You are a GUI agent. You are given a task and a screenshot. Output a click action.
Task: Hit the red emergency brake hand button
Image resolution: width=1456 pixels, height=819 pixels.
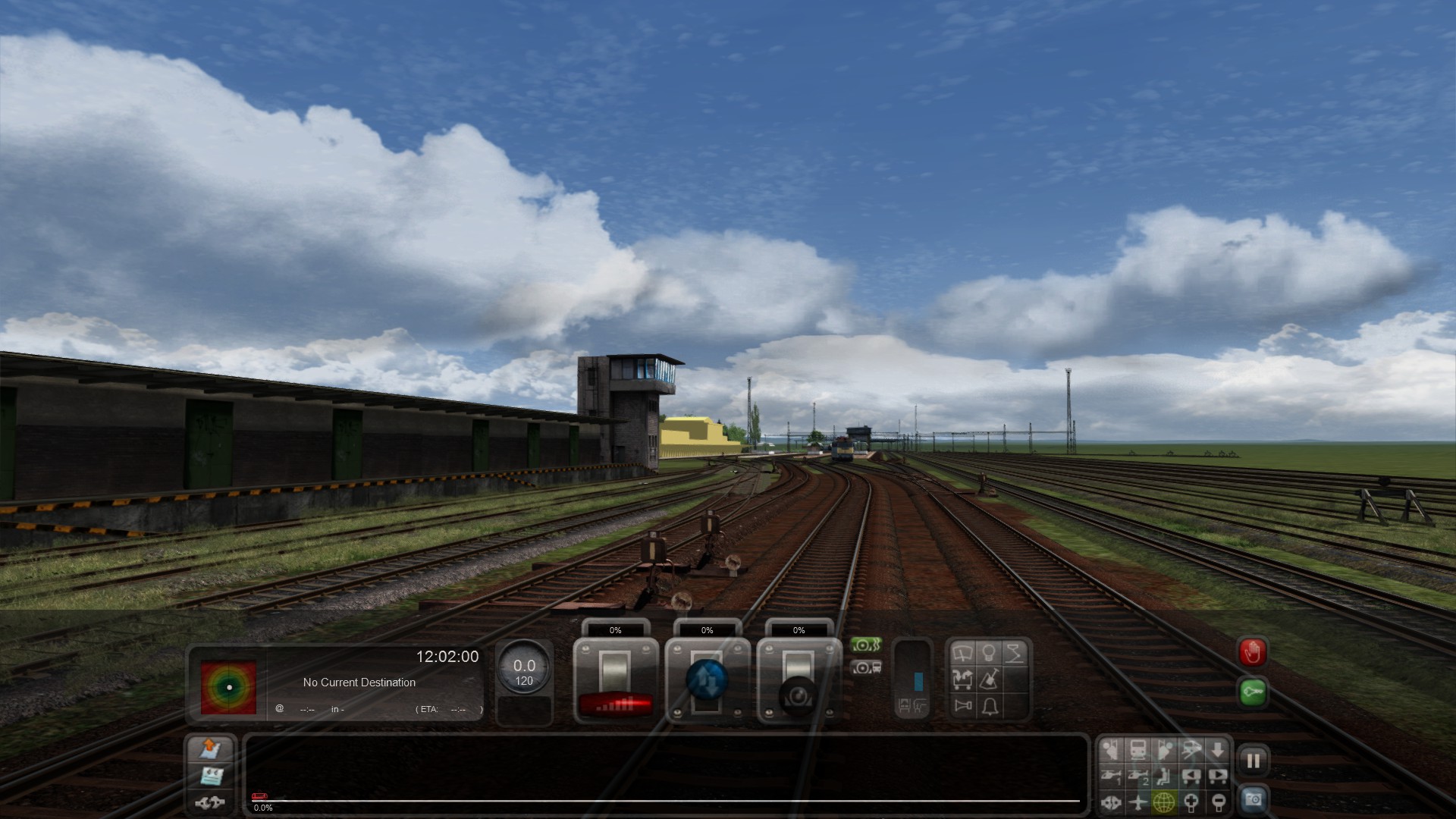click(1252, 652)
